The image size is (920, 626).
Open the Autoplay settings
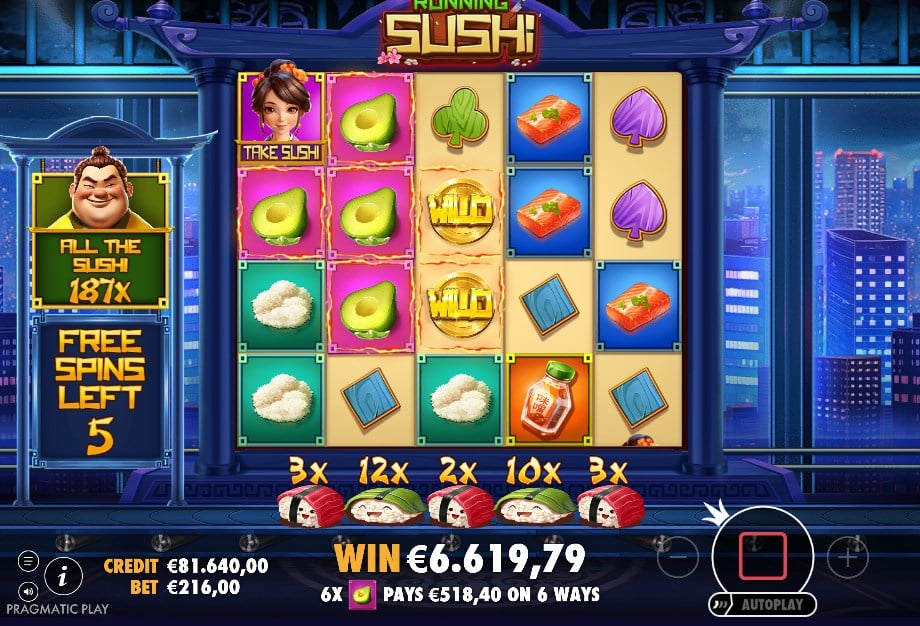coord(761,605)
